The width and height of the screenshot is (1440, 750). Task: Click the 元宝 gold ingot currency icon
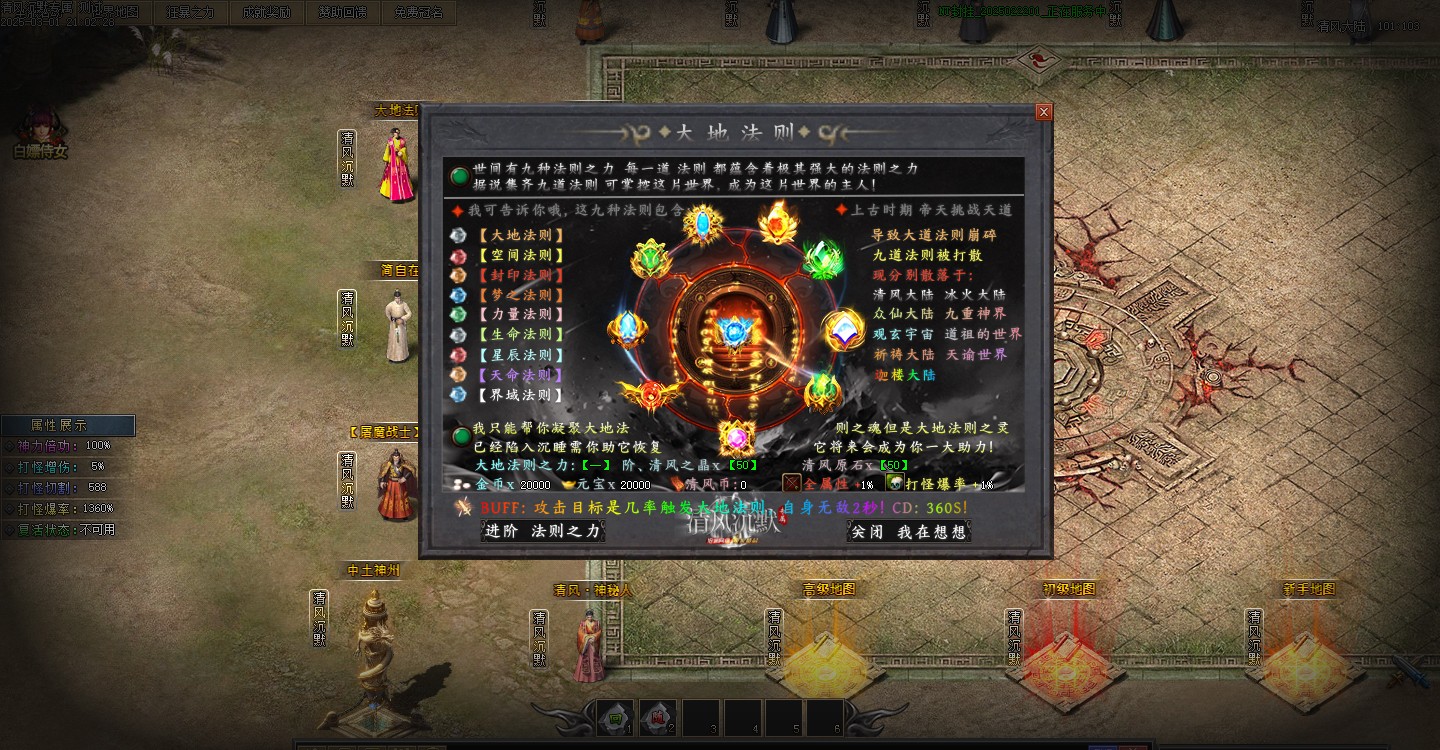point(569,484)
